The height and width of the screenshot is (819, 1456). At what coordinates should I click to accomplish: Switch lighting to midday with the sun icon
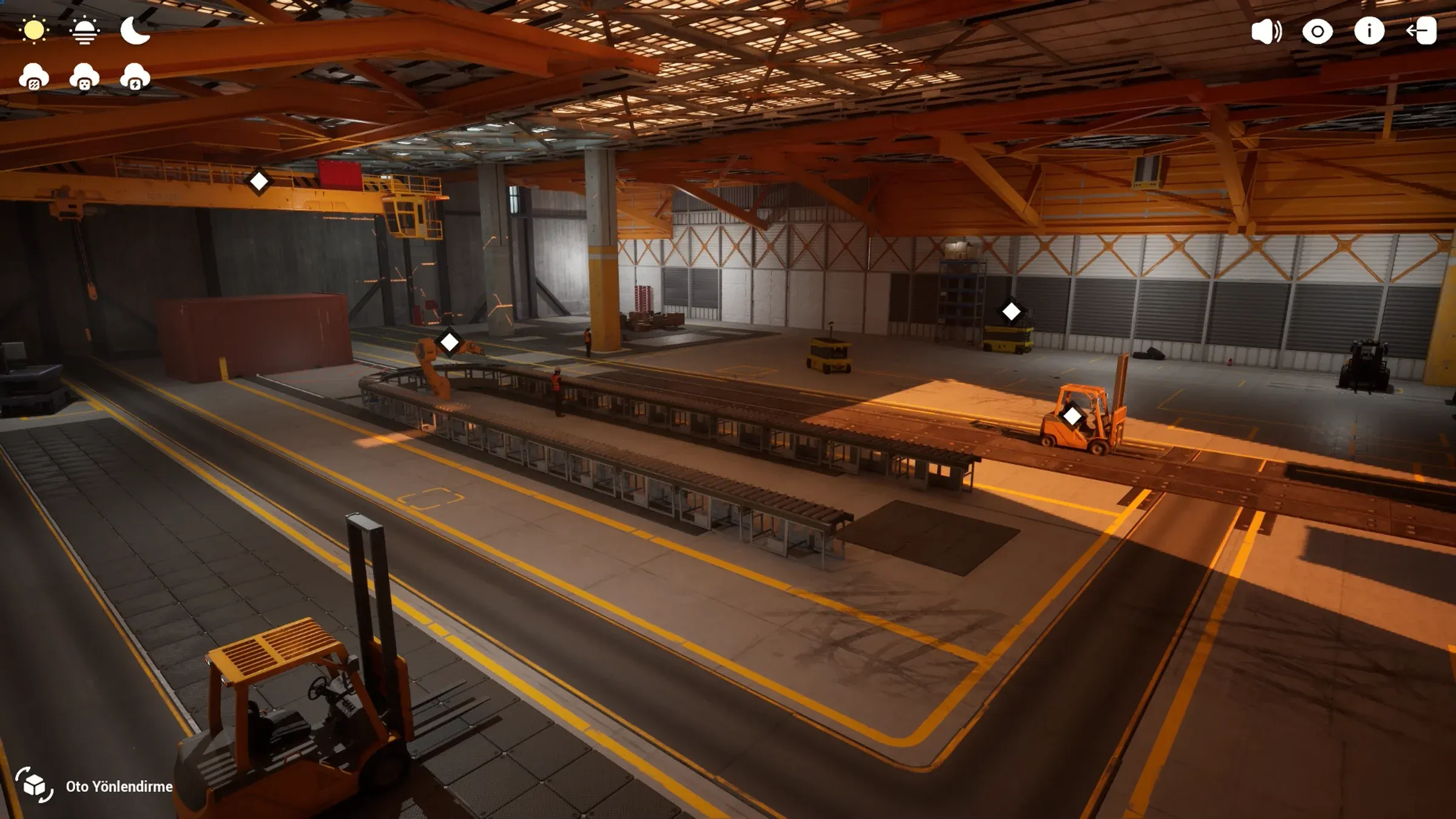[x=35, y=30]
